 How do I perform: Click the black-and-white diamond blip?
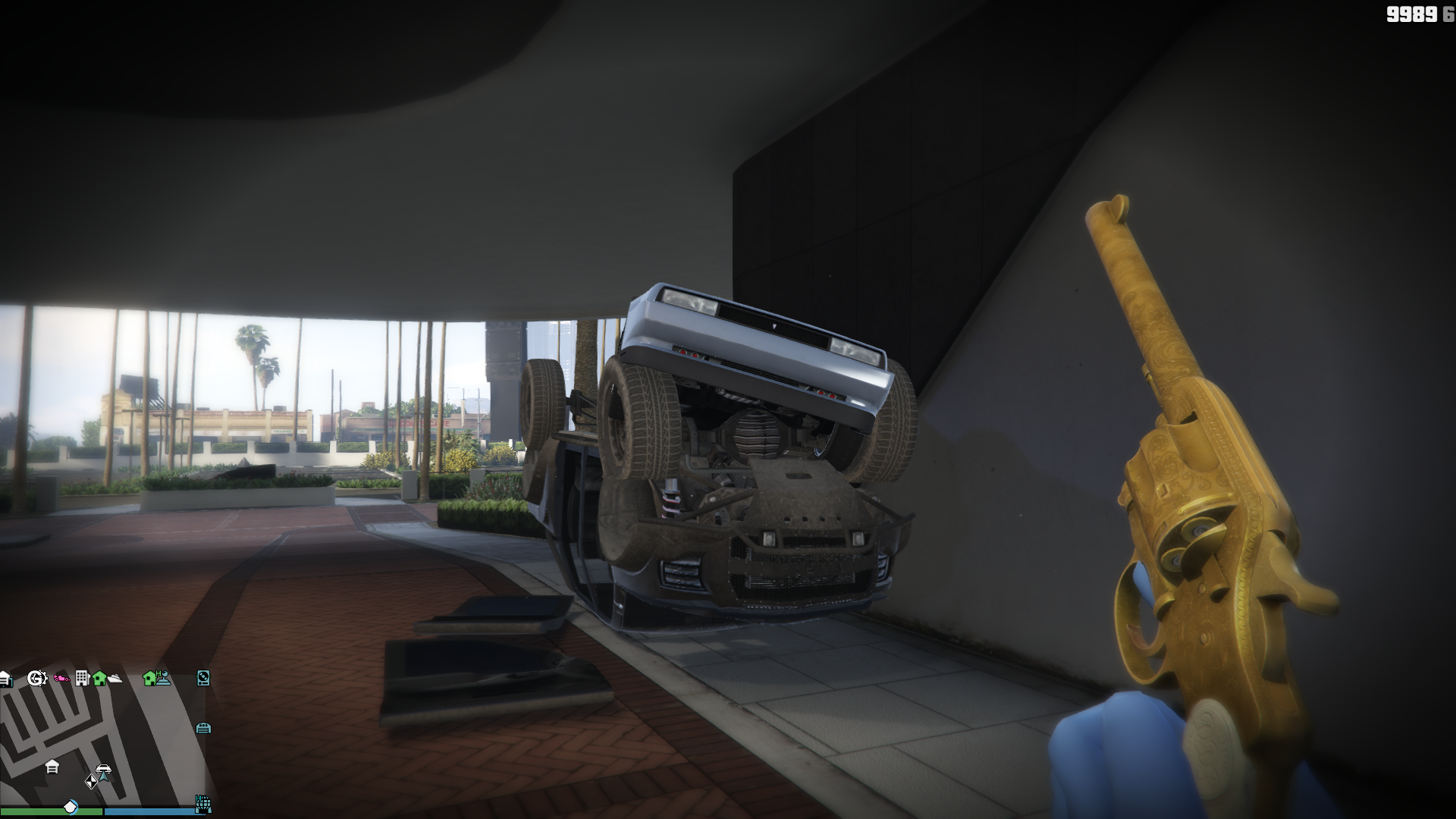[x=91, y=782]
